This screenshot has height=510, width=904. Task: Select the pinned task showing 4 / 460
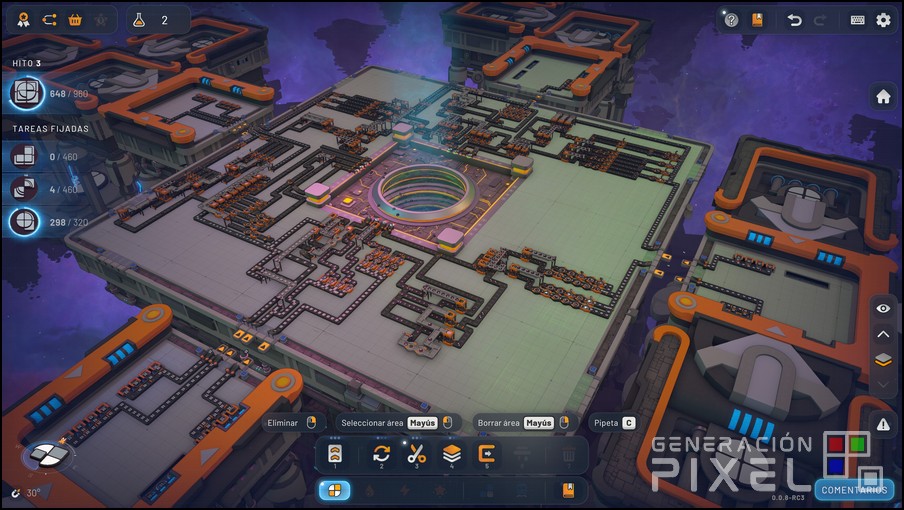(25, 188)
